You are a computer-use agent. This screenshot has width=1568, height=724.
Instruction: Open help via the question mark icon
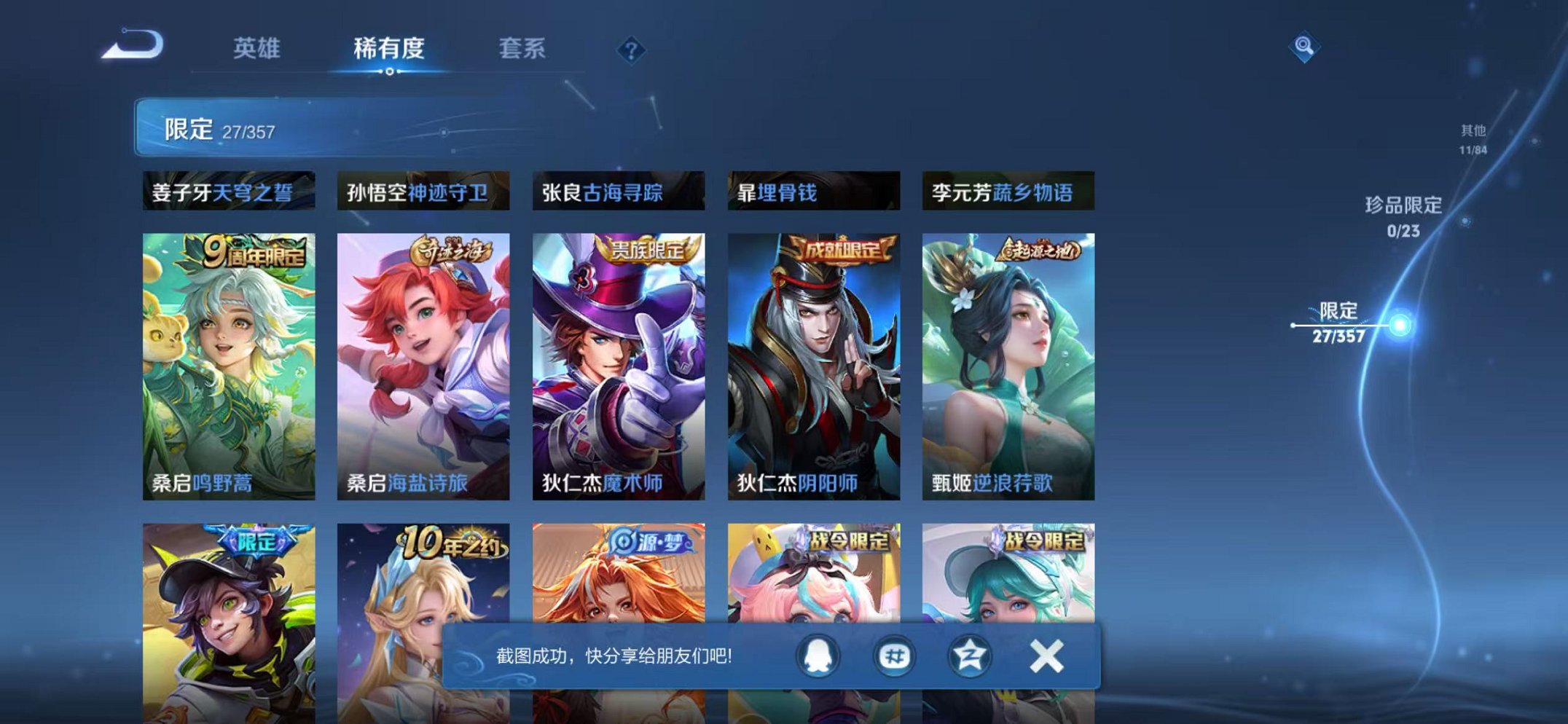[x=631, y=50]
